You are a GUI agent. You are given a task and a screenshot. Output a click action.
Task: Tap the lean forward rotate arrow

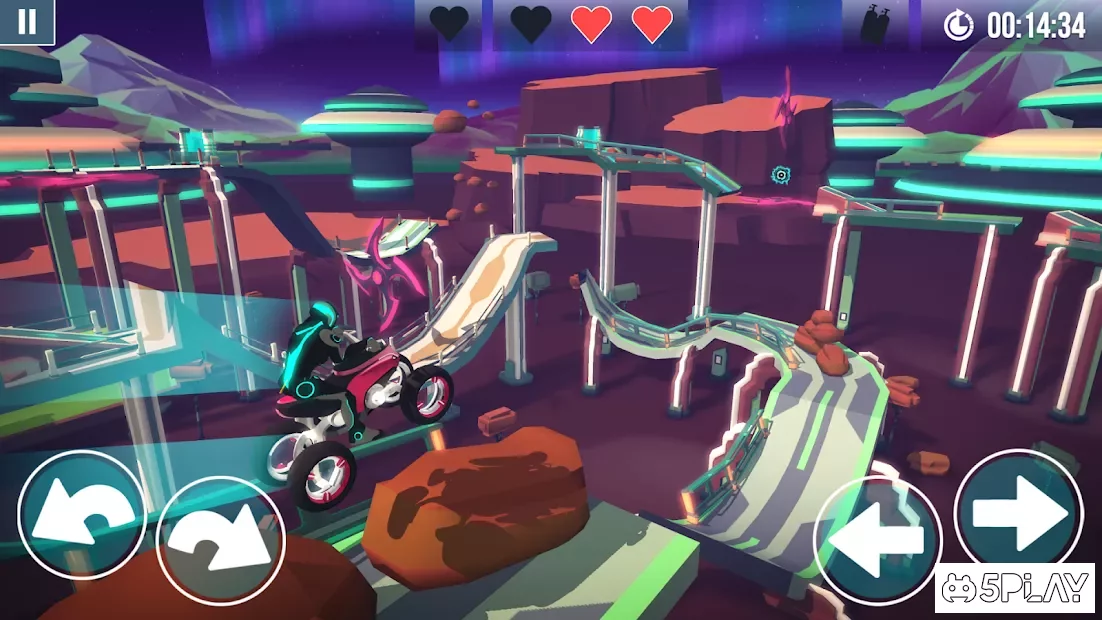click(x=221, y=541)
